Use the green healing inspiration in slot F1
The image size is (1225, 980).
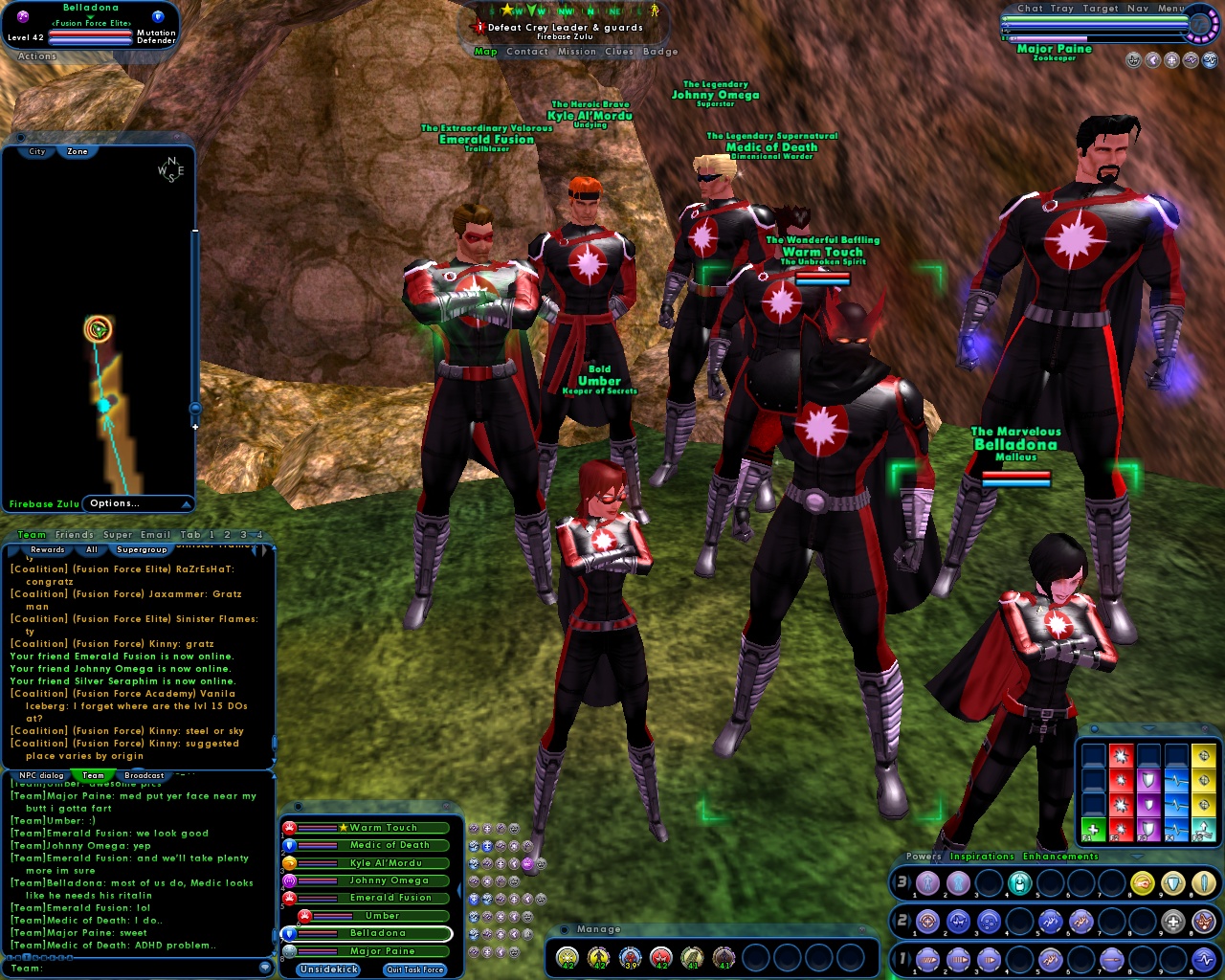coord(1094,829)
